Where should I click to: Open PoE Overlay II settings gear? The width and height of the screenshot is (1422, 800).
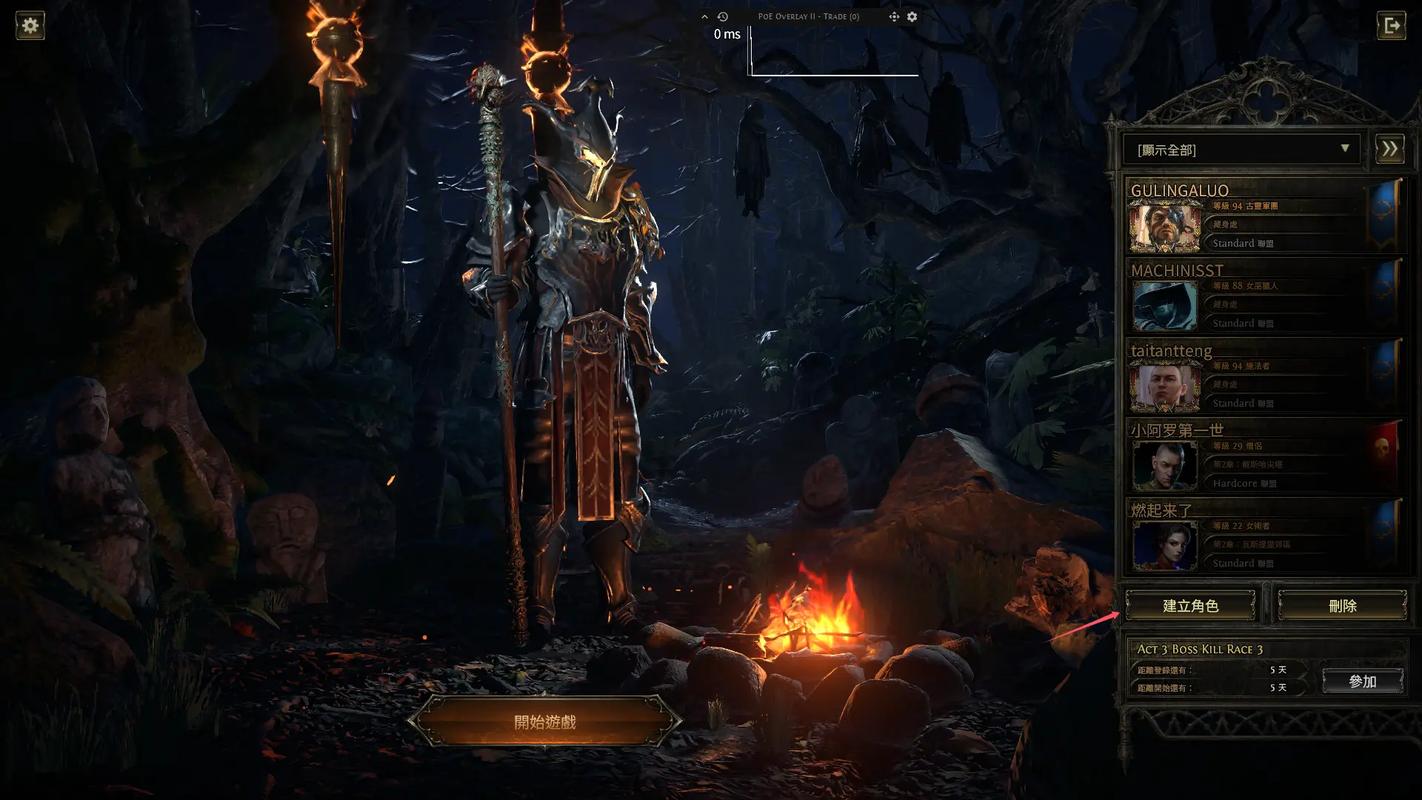click(x=912, y=17)
